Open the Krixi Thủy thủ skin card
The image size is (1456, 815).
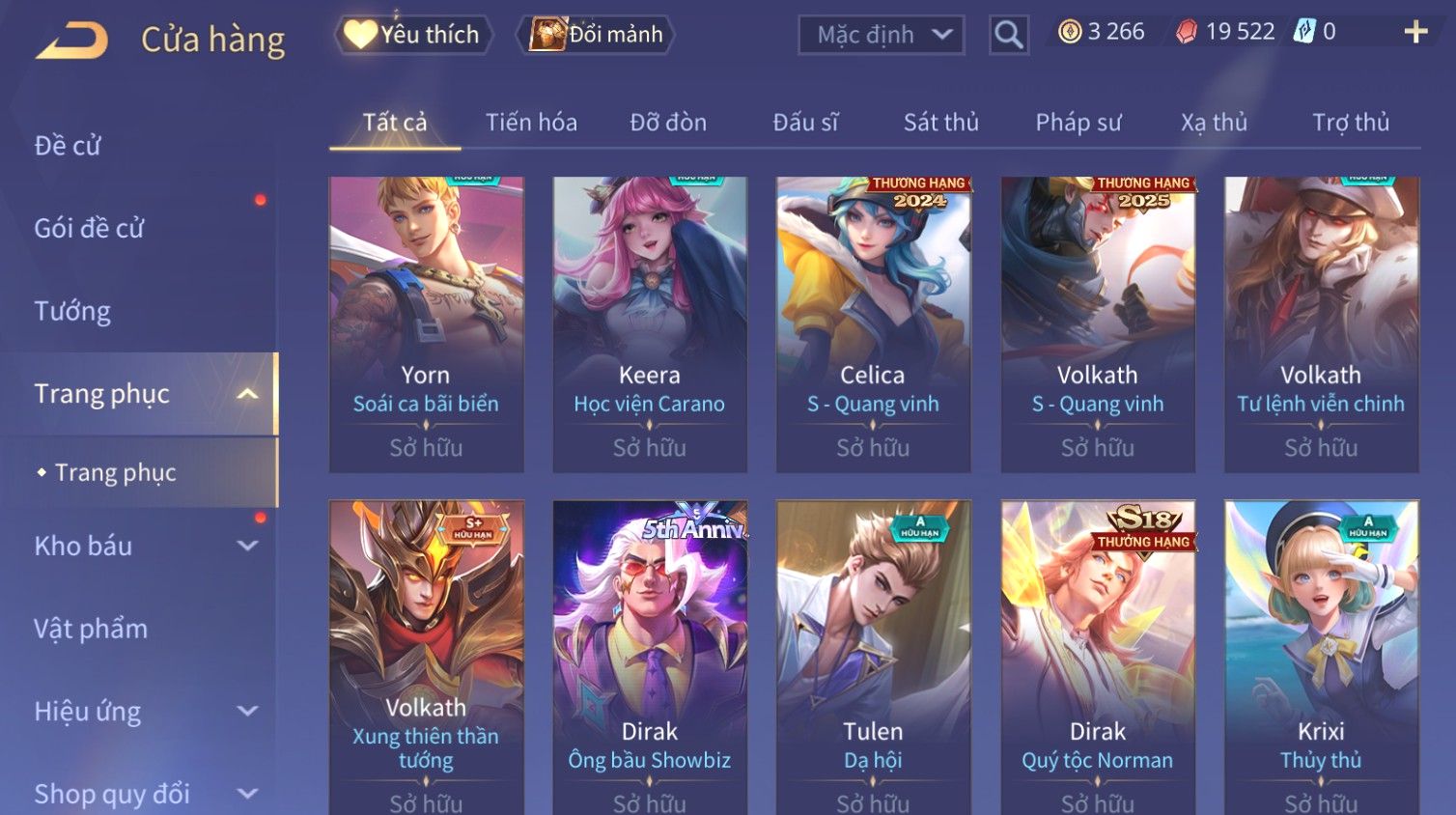point(1321,657)
